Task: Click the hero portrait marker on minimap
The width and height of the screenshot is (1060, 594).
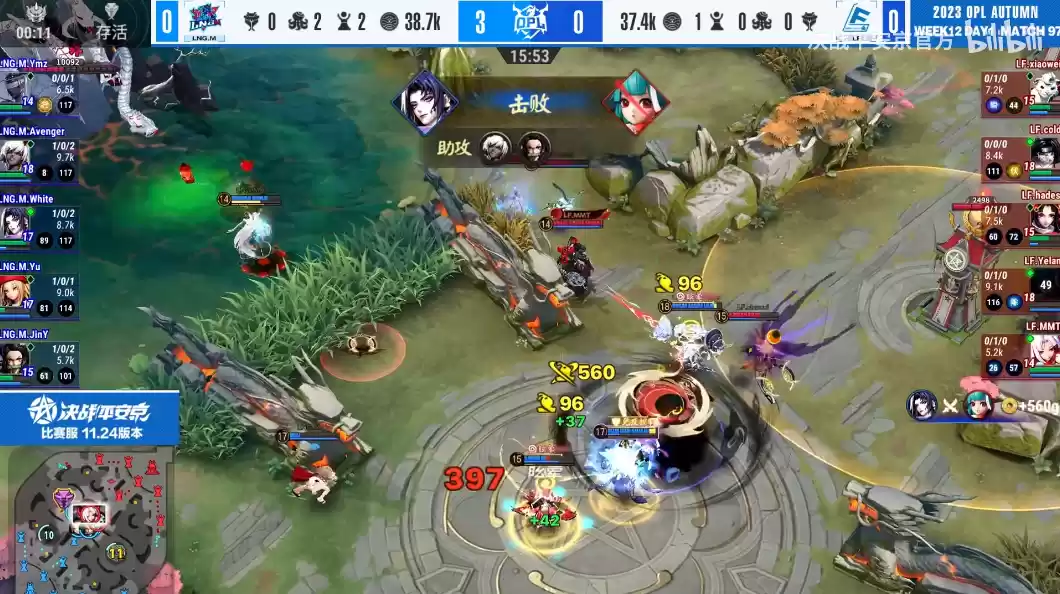Action: (89, 514)
